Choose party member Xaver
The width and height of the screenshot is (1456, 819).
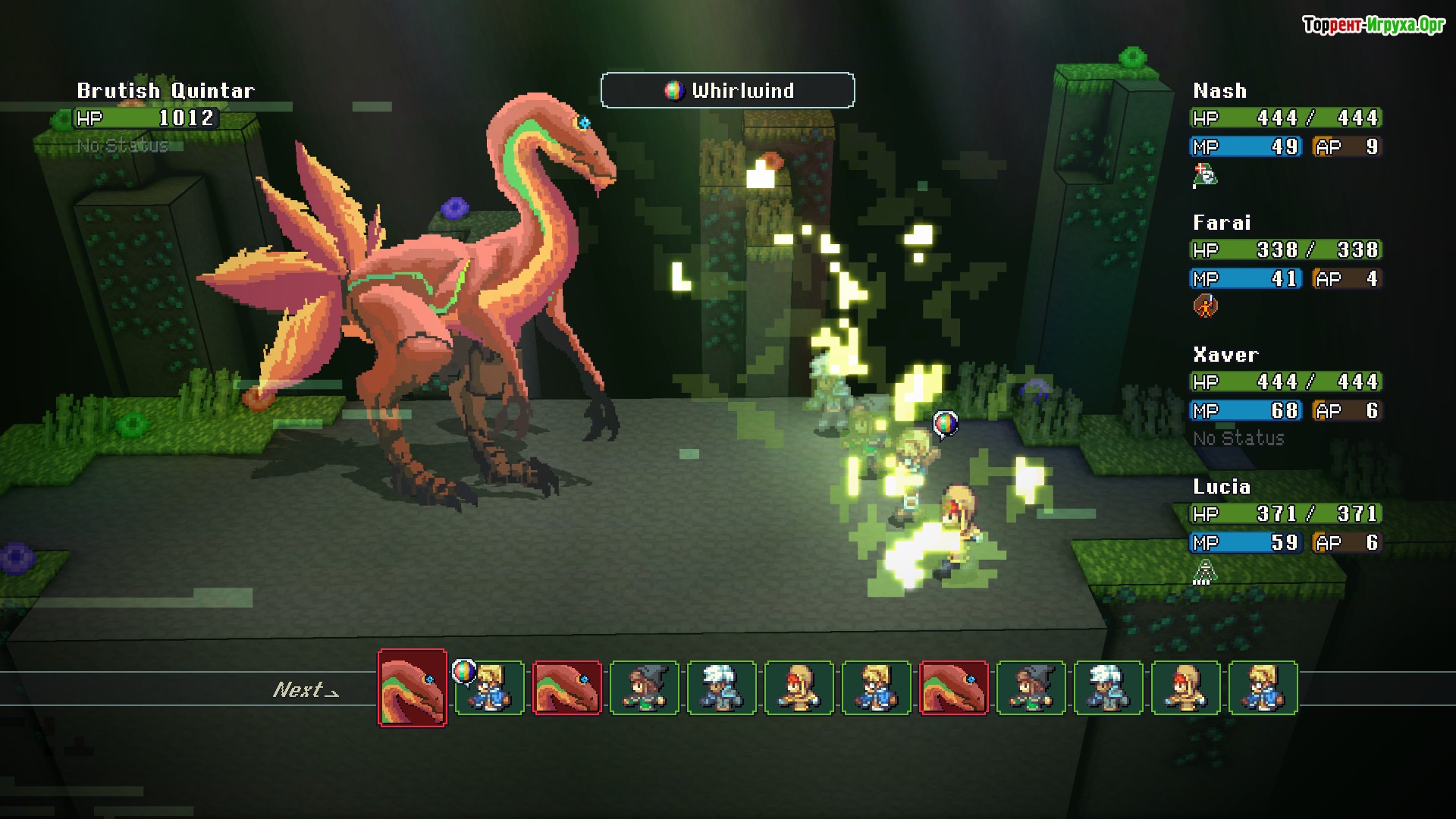coord(1225,355)
